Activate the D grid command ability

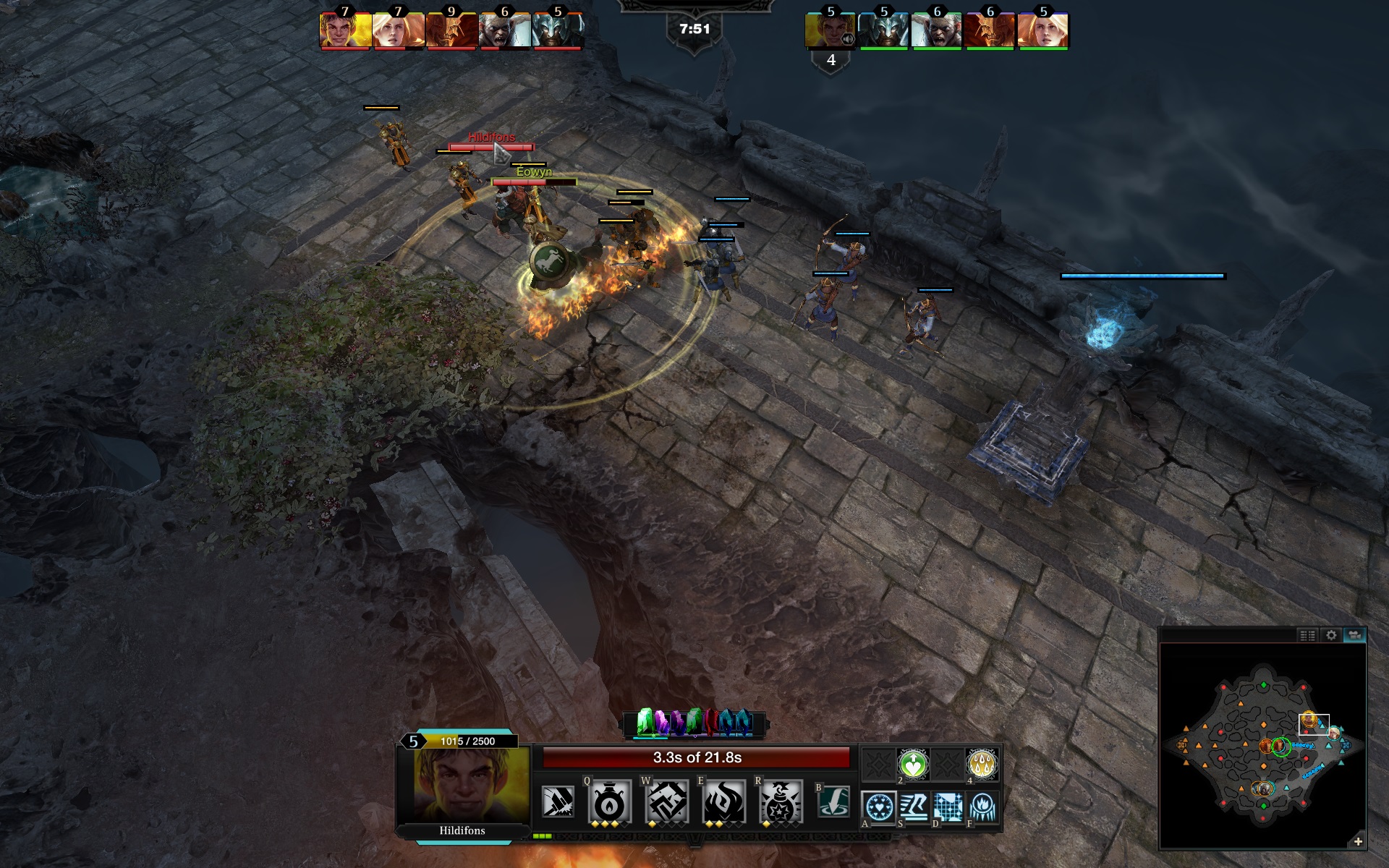tap(948, 807)
